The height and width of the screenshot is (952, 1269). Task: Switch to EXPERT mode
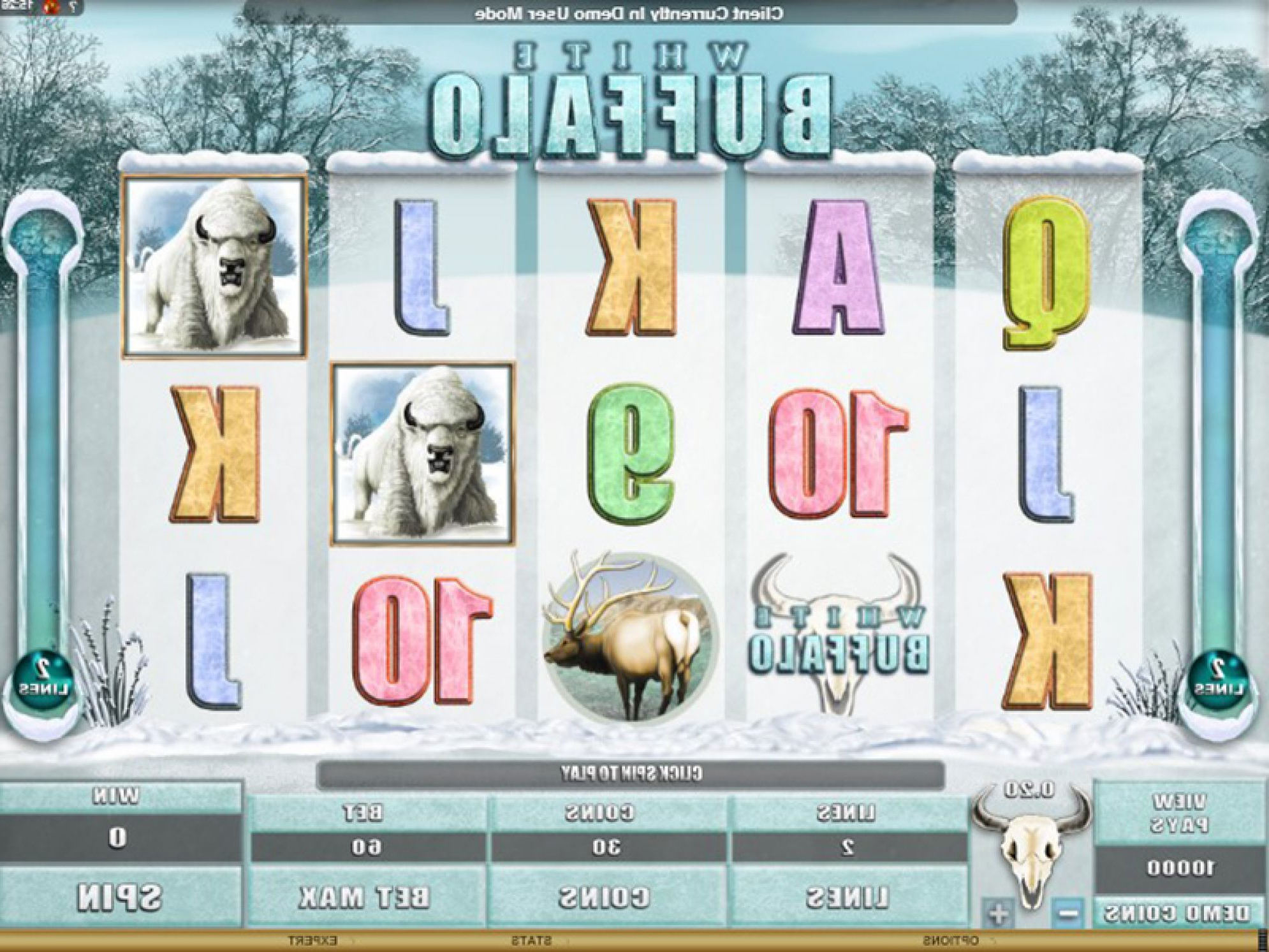[312, 941]
